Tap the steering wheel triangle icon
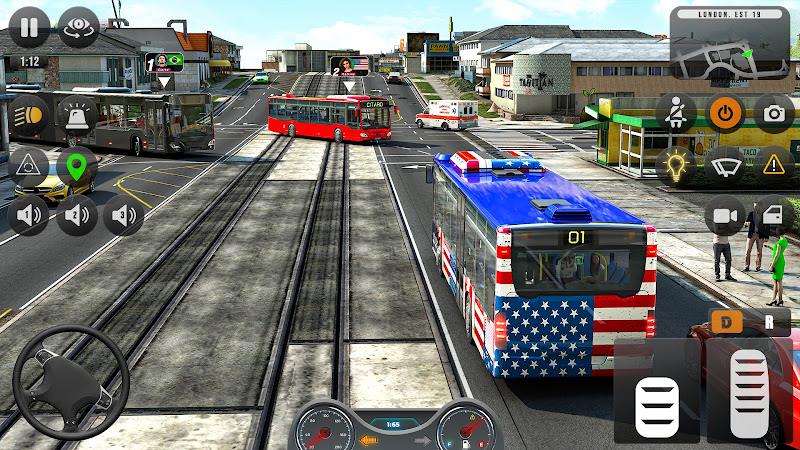This screenshot has height=450, width=800. (x=28, y=164)
